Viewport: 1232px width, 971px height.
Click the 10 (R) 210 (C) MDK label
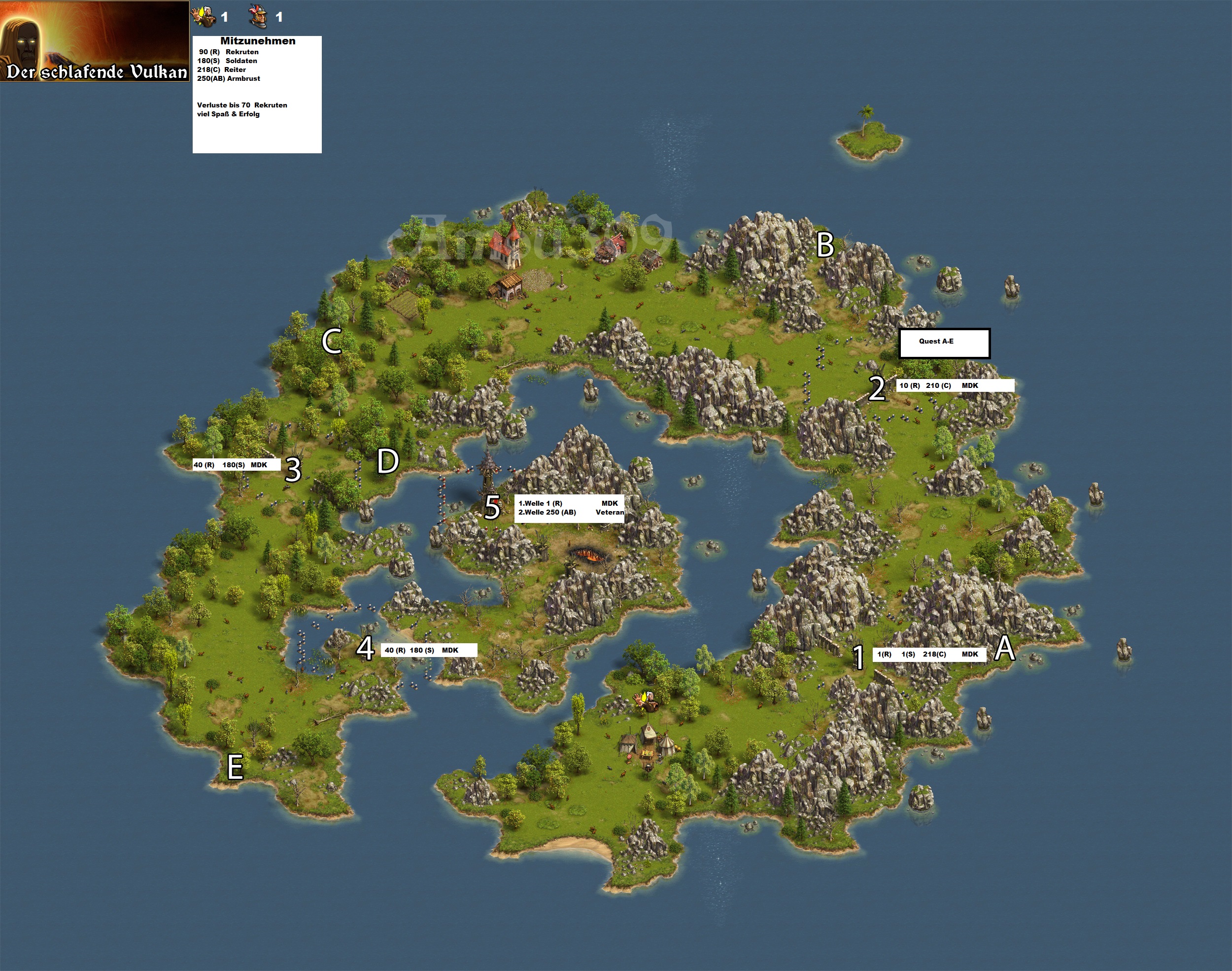[x=955, y=385]
